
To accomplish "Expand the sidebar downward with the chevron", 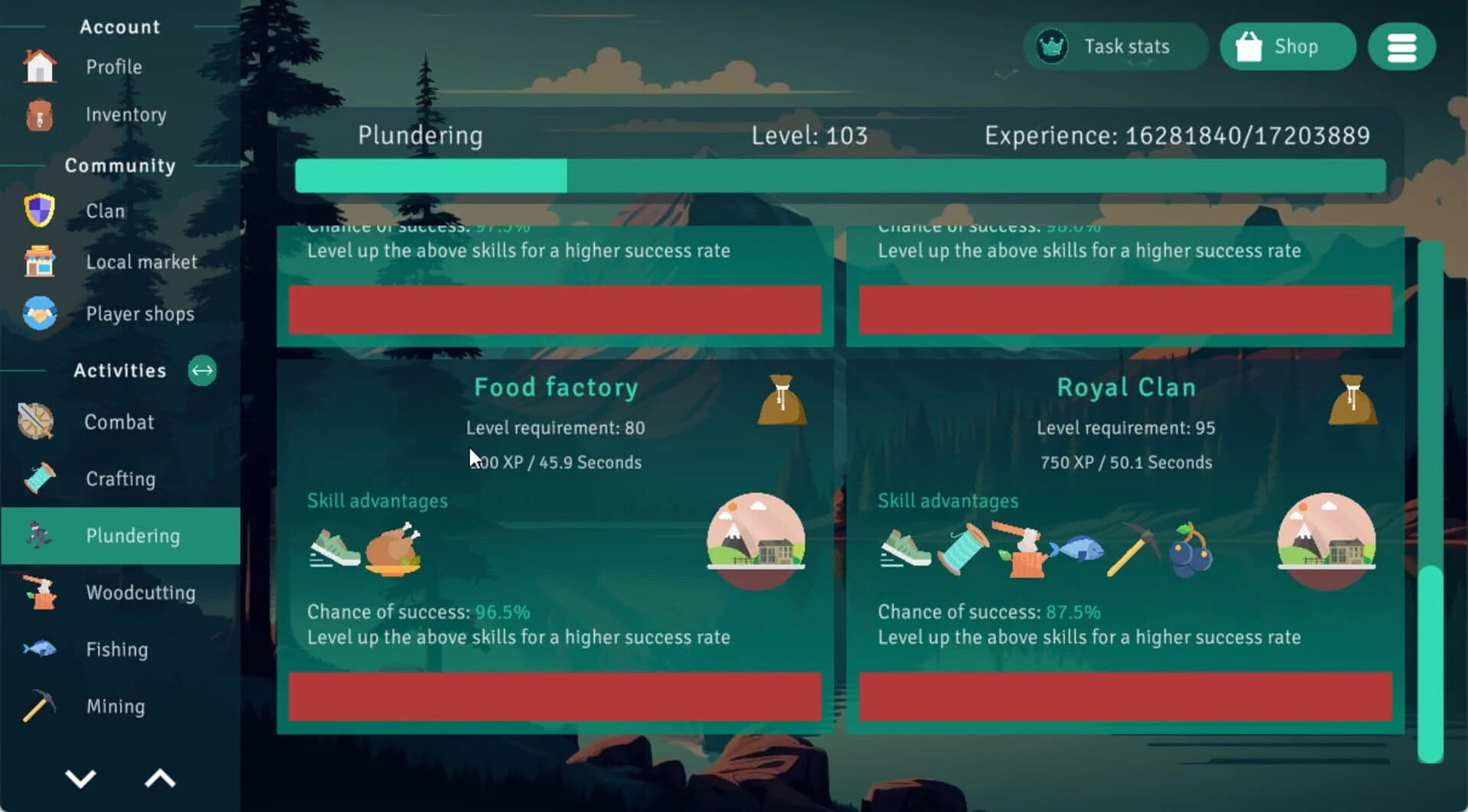I will [x=80, y=778].
